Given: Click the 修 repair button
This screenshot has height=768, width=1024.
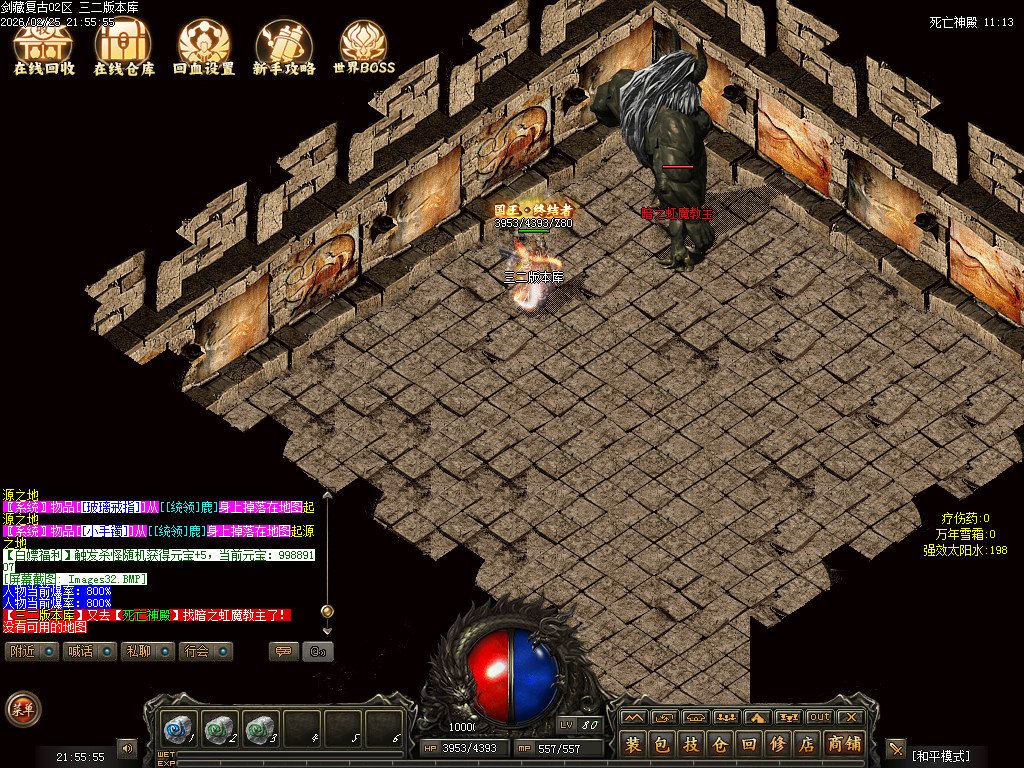Looking at the screenshot, I should [x=777, y=744].
